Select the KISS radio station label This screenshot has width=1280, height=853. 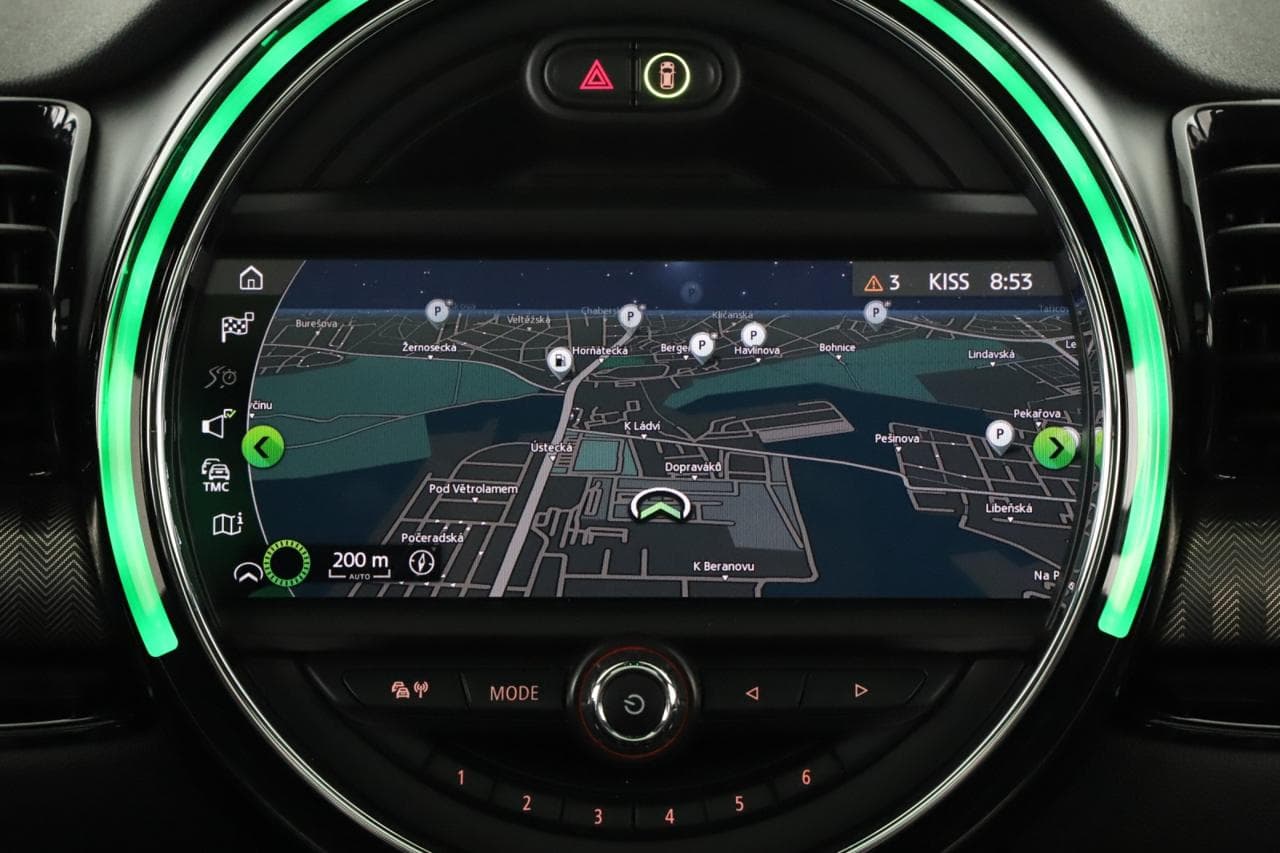click(x=948, y=281)
